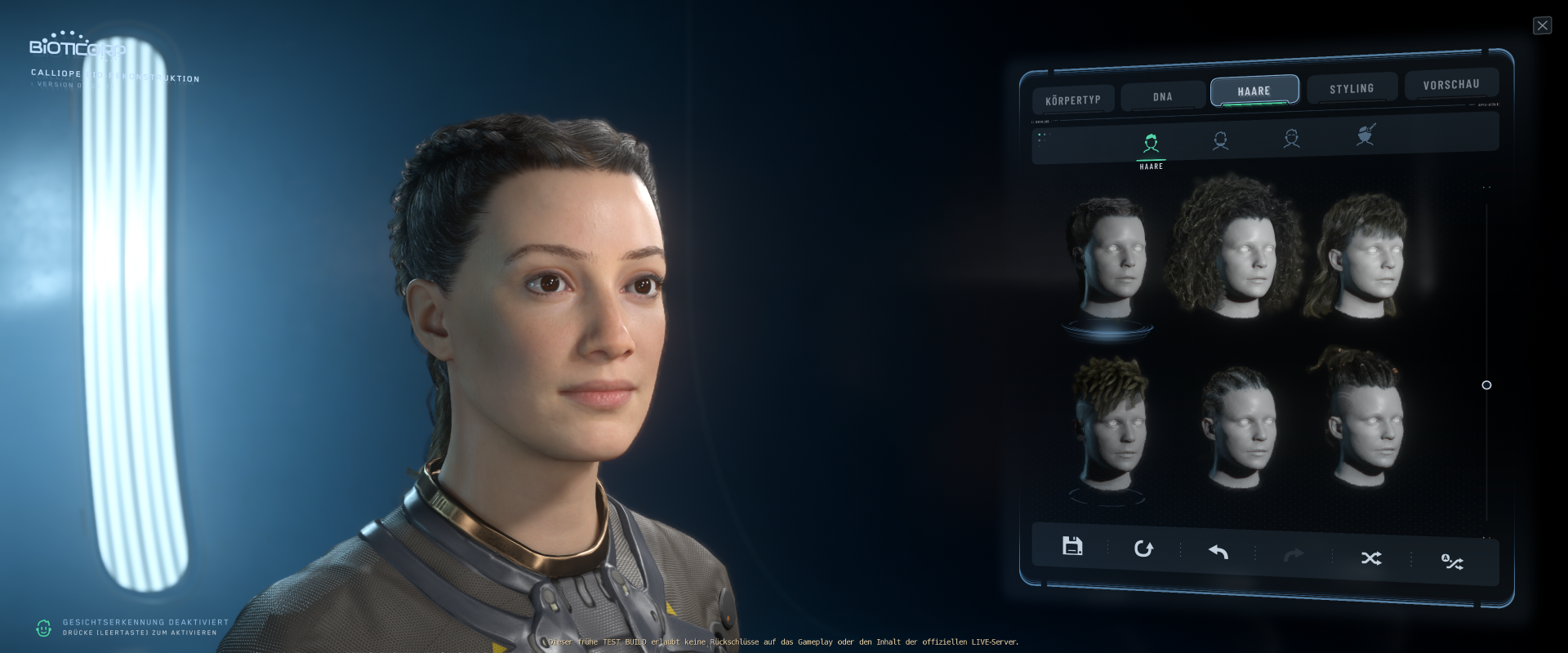Viewport: 1568px width, 653px height.
Task: Select the green Haare head icon sub-tab
Action: coord(1151,140)
